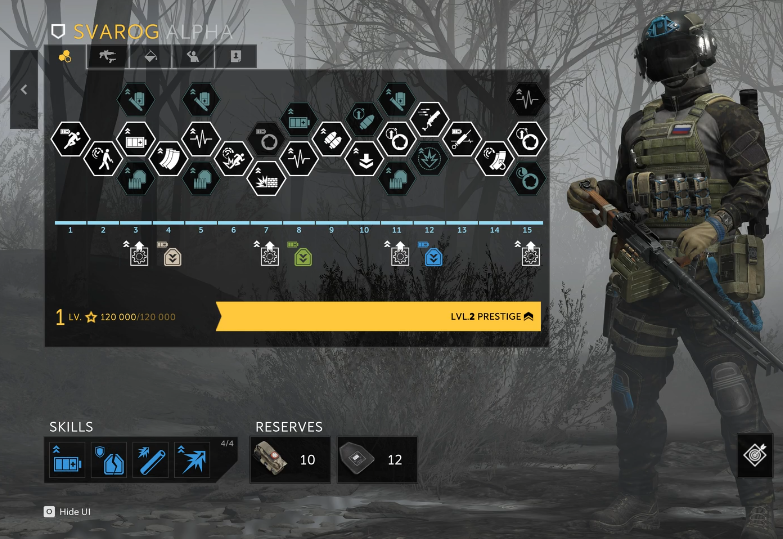Select the tan rank badge at level 4
Screen dimensions: 783x539
tap(172, 256)
